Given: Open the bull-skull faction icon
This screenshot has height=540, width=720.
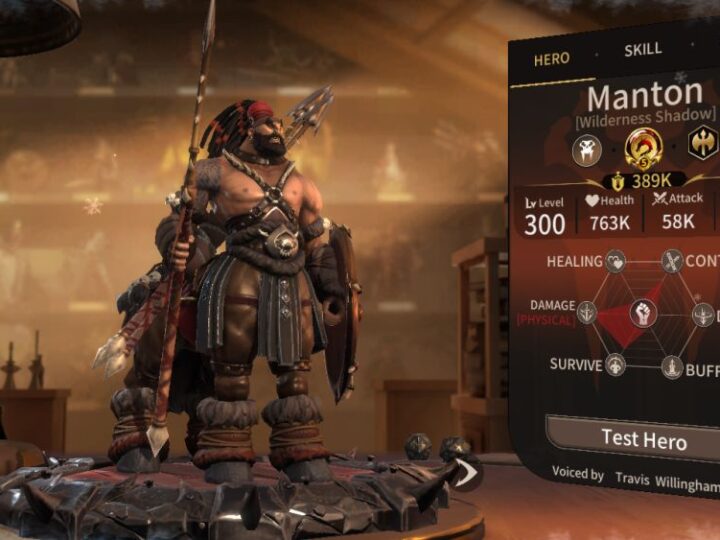Looking at the screenshot, I should click(x=586, y=149).
